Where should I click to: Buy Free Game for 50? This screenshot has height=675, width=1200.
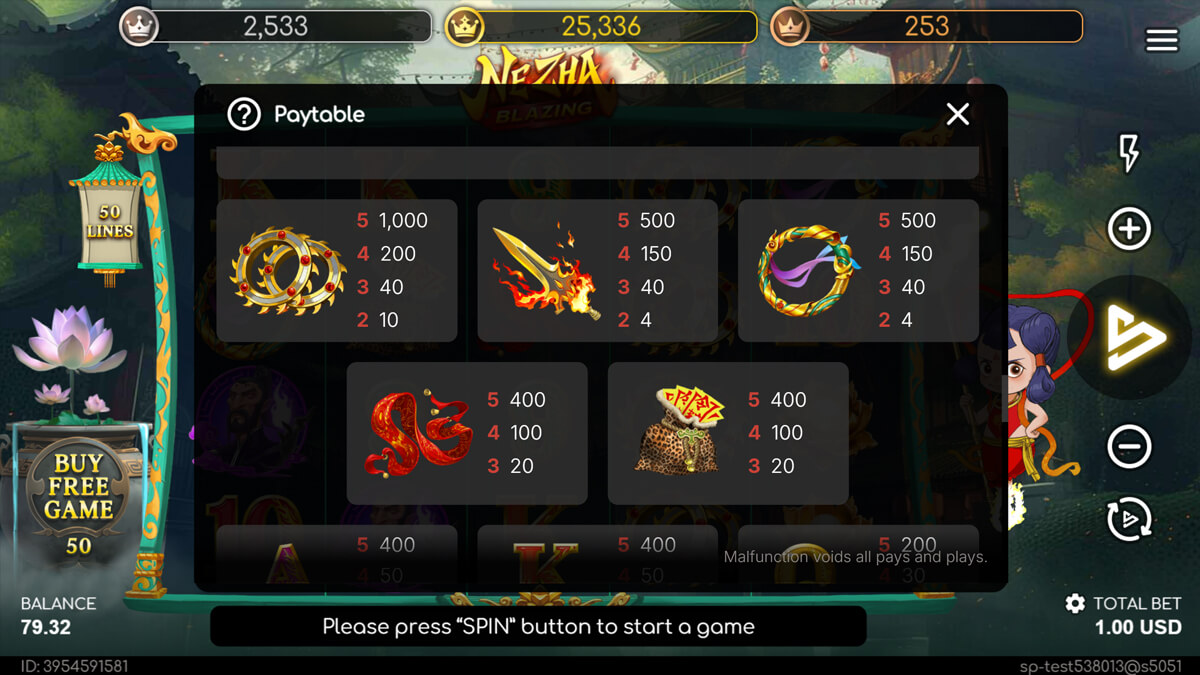click(x=78, y=500)
